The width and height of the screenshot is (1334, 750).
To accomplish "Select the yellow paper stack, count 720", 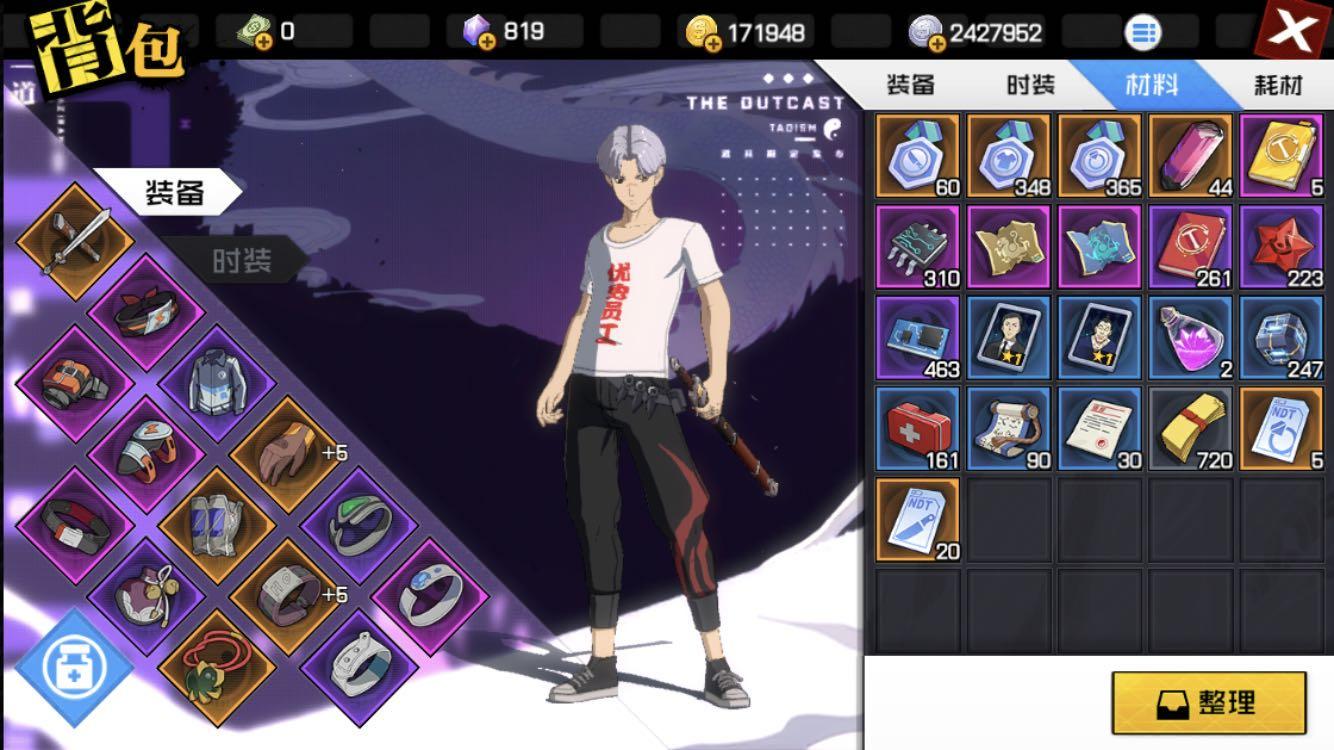I will [1188, 429].
